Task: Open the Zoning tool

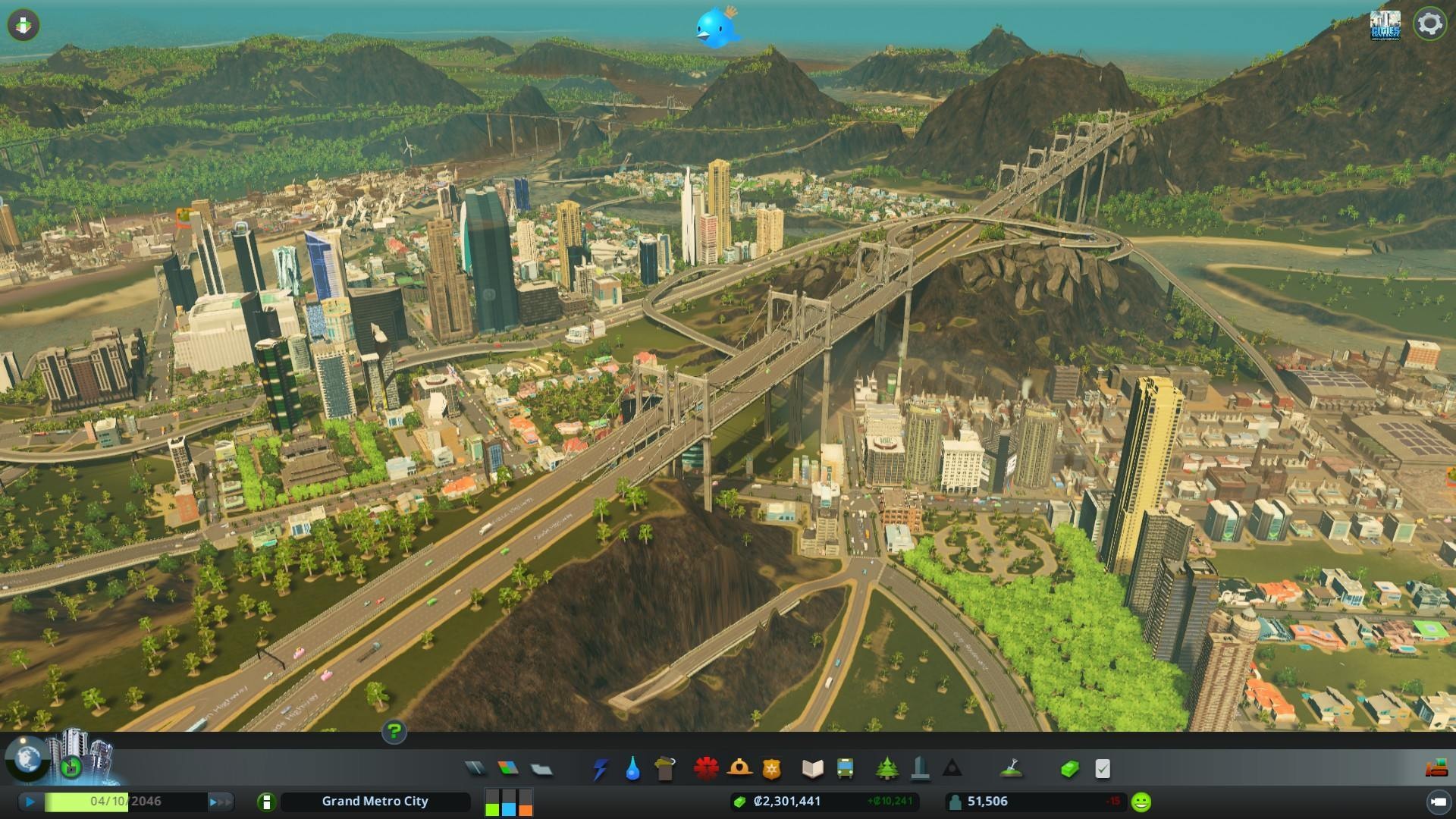Action: pos(508,769)
